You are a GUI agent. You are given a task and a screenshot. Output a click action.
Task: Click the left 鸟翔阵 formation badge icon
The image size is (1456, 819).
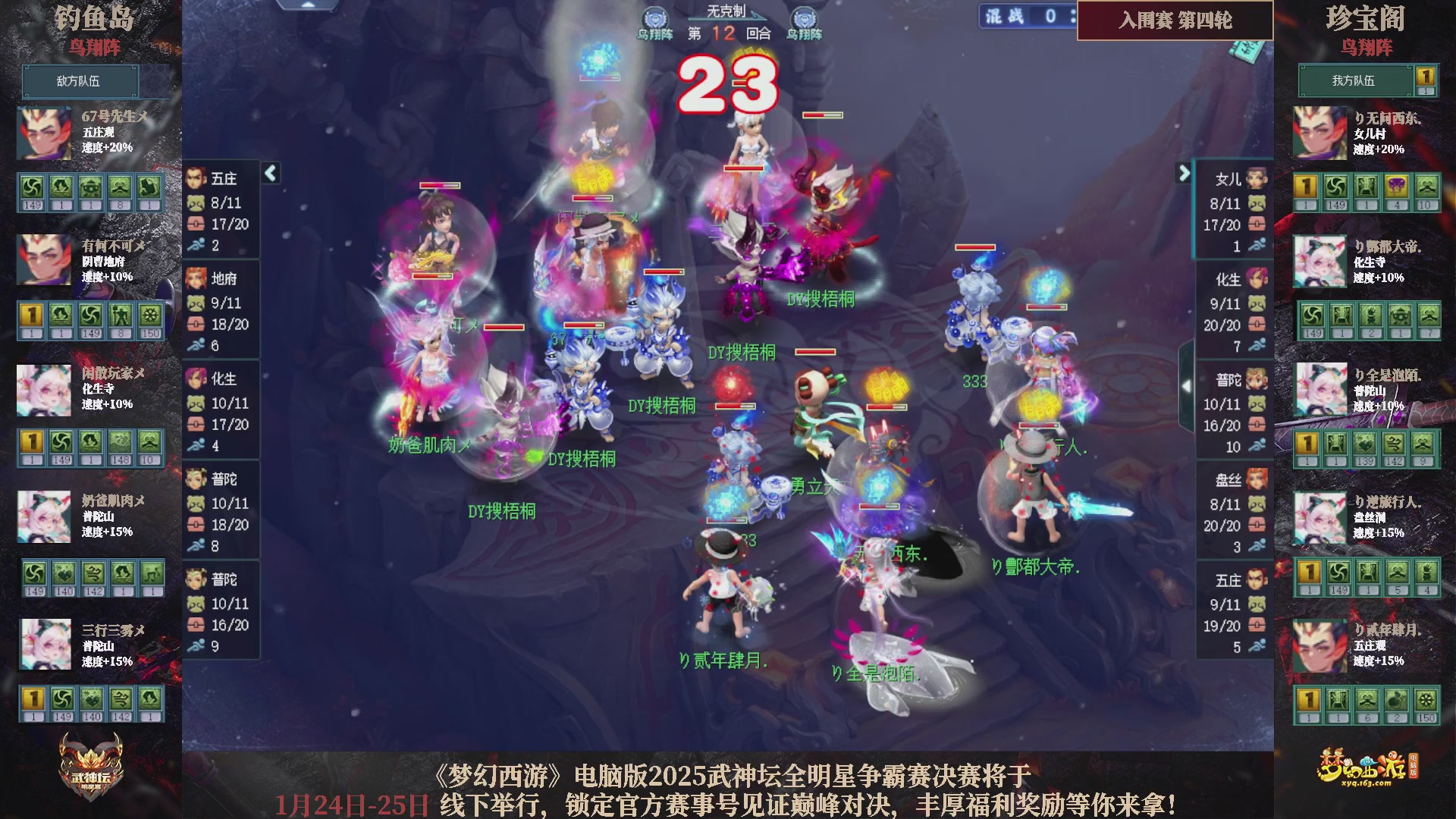[654, 17]
